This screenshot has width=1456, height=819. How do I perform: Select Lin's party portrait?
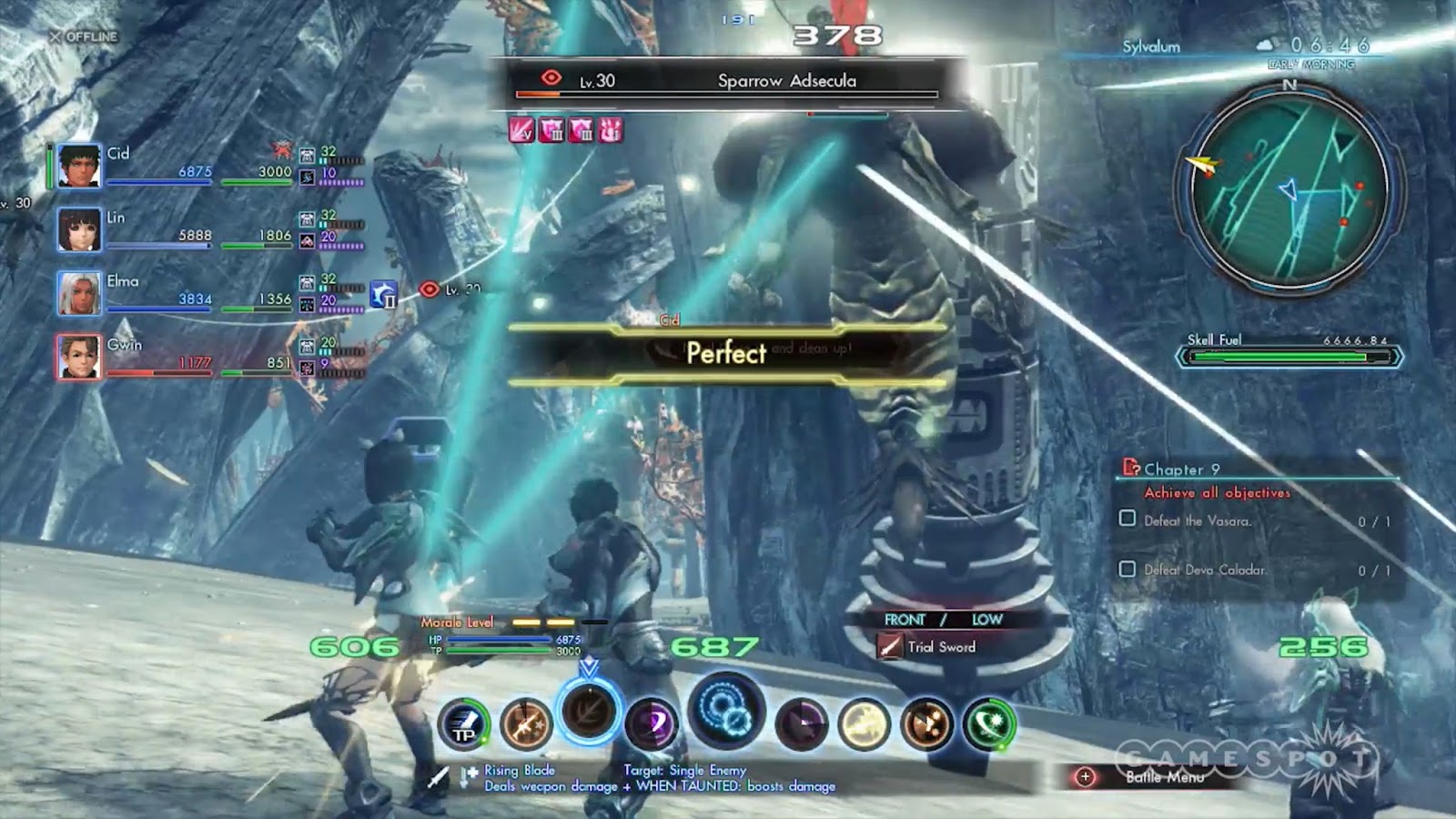pyautogui.click(x=79, y=229)
